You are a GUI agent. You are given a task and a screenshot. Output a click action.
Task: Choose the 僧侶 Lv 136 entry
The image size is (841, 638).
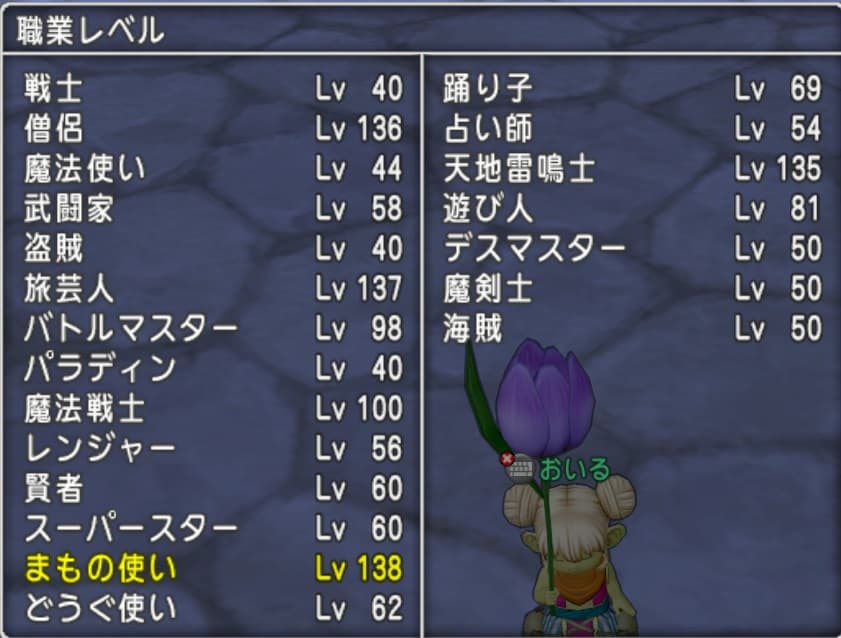pyautogui.click(x=54, y=129)
